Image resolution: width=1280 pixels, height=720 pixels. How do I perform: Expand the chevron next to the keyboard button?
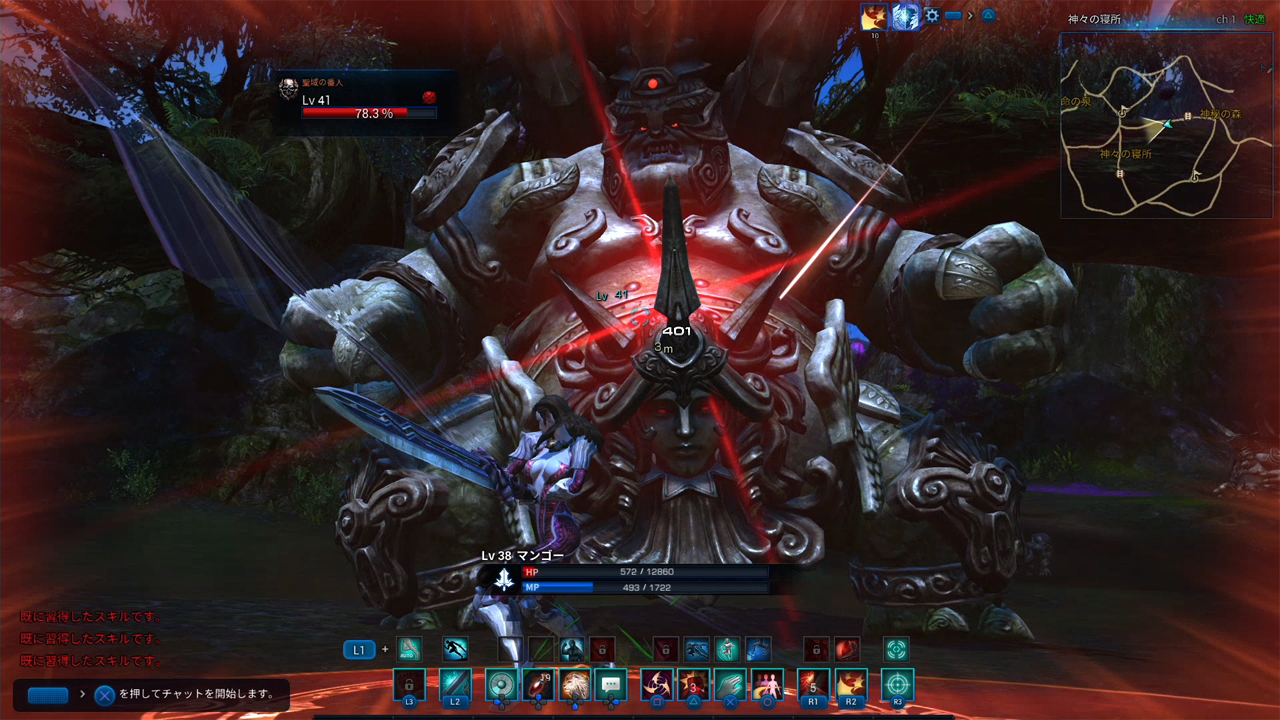(970, 16)
